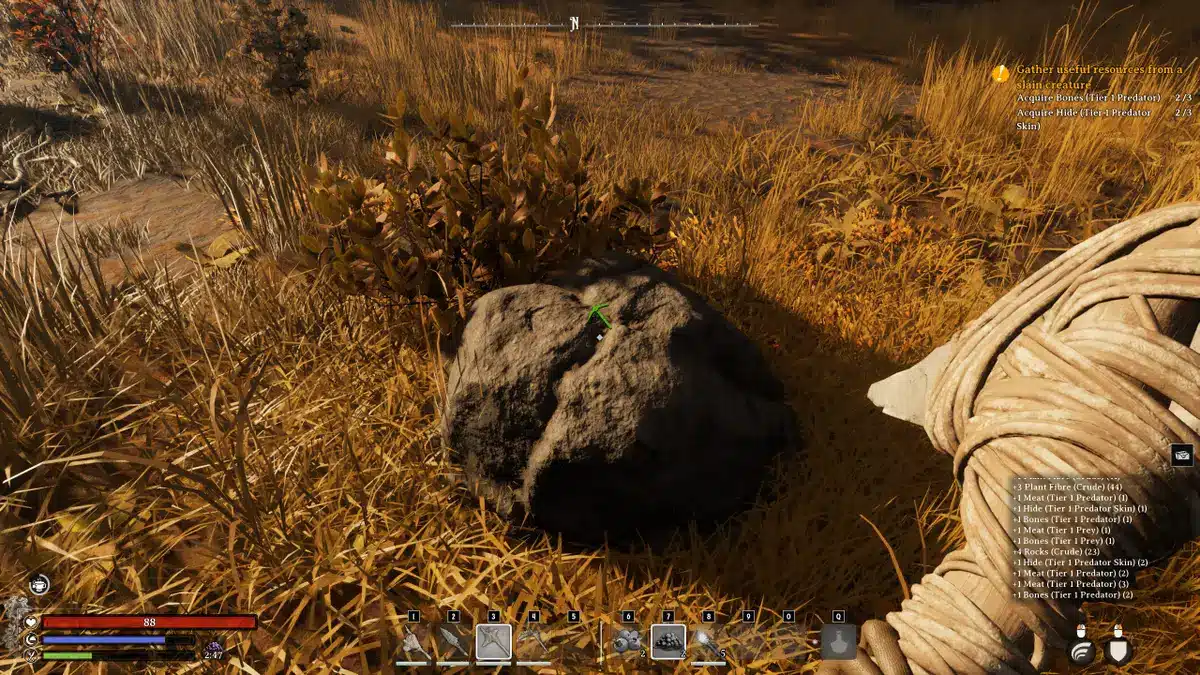Click the swing attack icon

coord(1082,650)
